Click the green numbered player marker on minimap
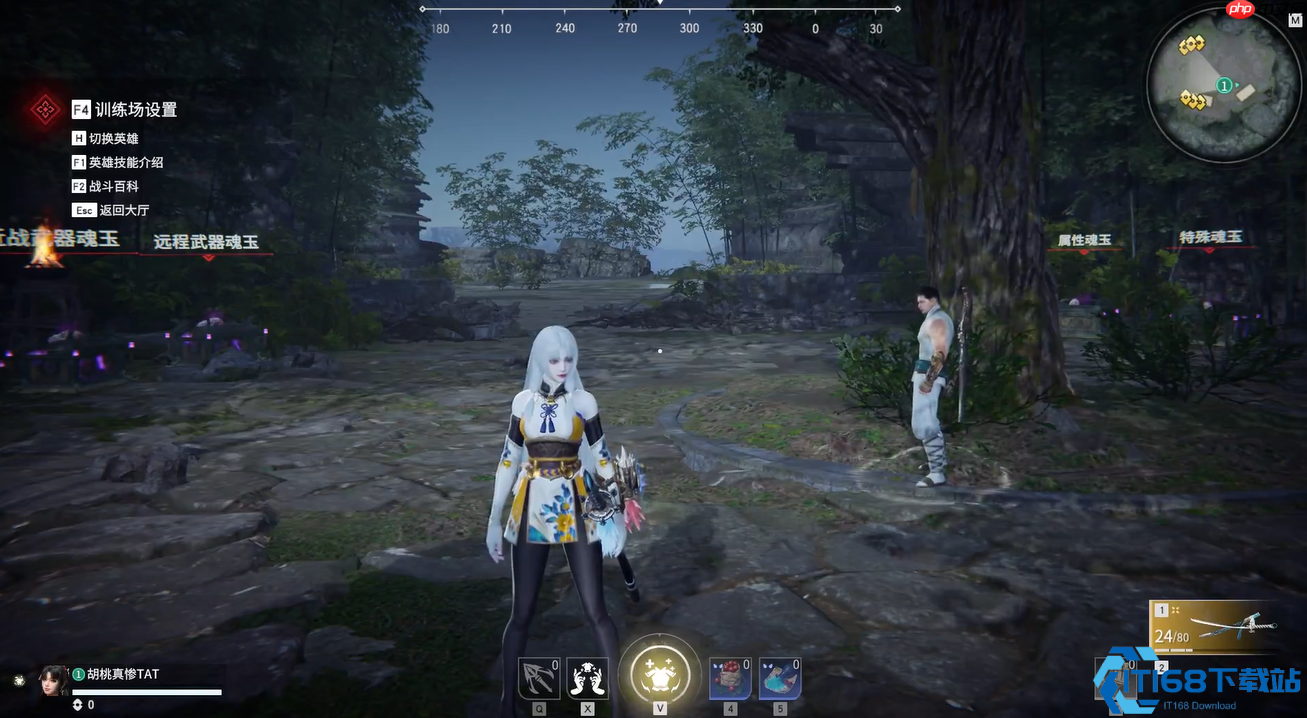 [x=1224, y=86]
